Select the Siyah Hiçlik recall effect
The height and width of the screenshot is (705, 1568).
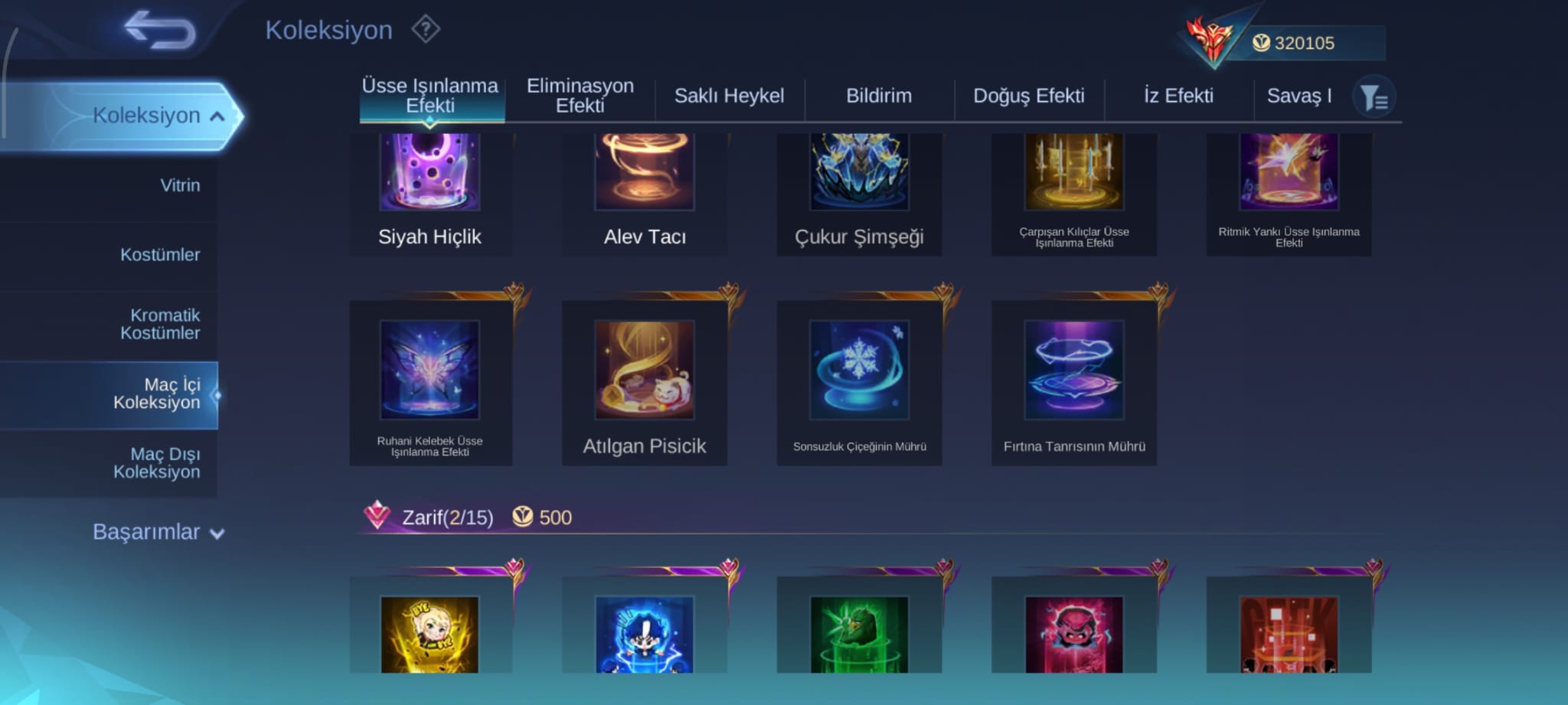coord(430,191)
